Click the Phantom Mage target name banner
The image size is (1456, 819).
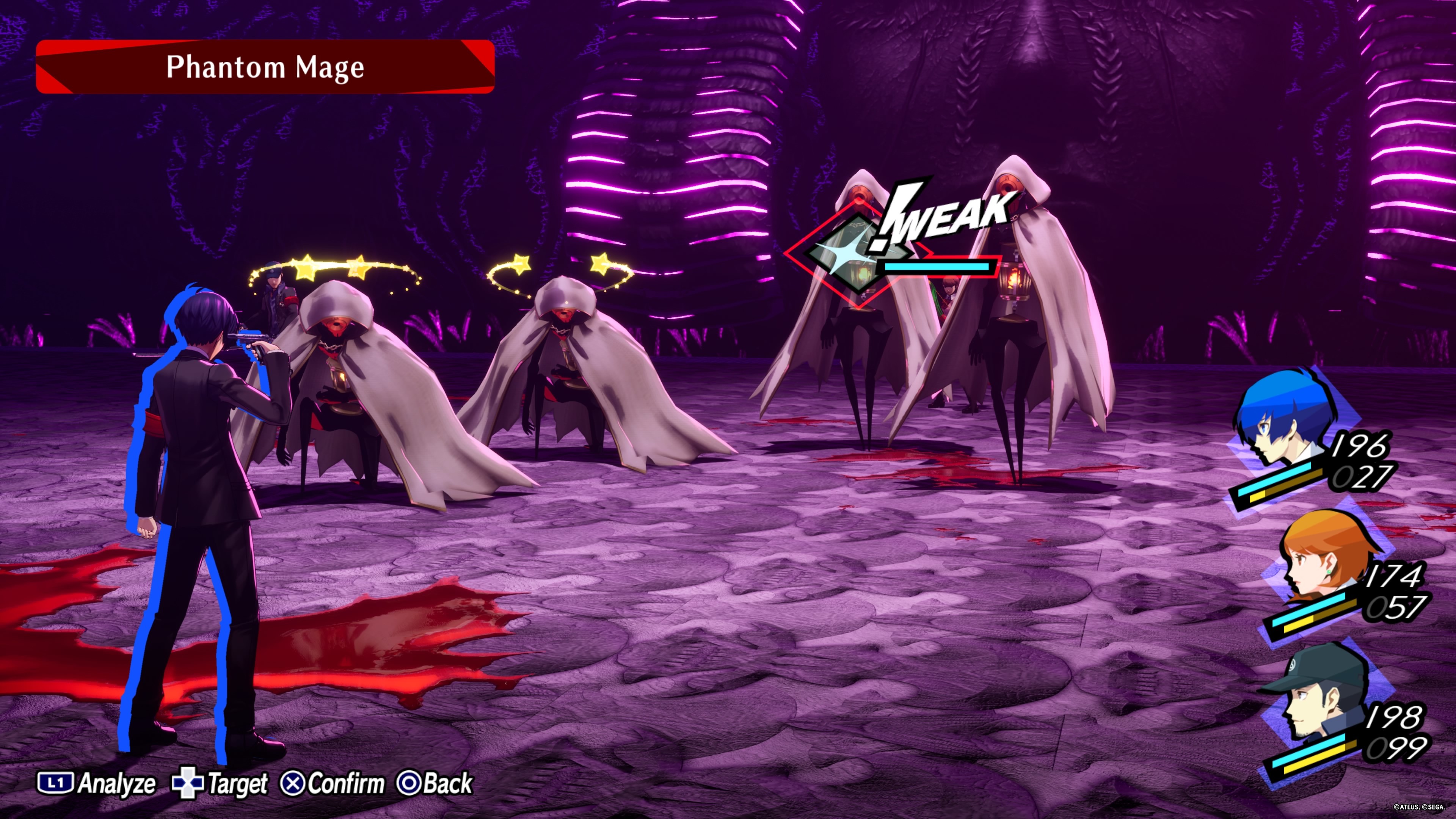click(x=265, y=67)
